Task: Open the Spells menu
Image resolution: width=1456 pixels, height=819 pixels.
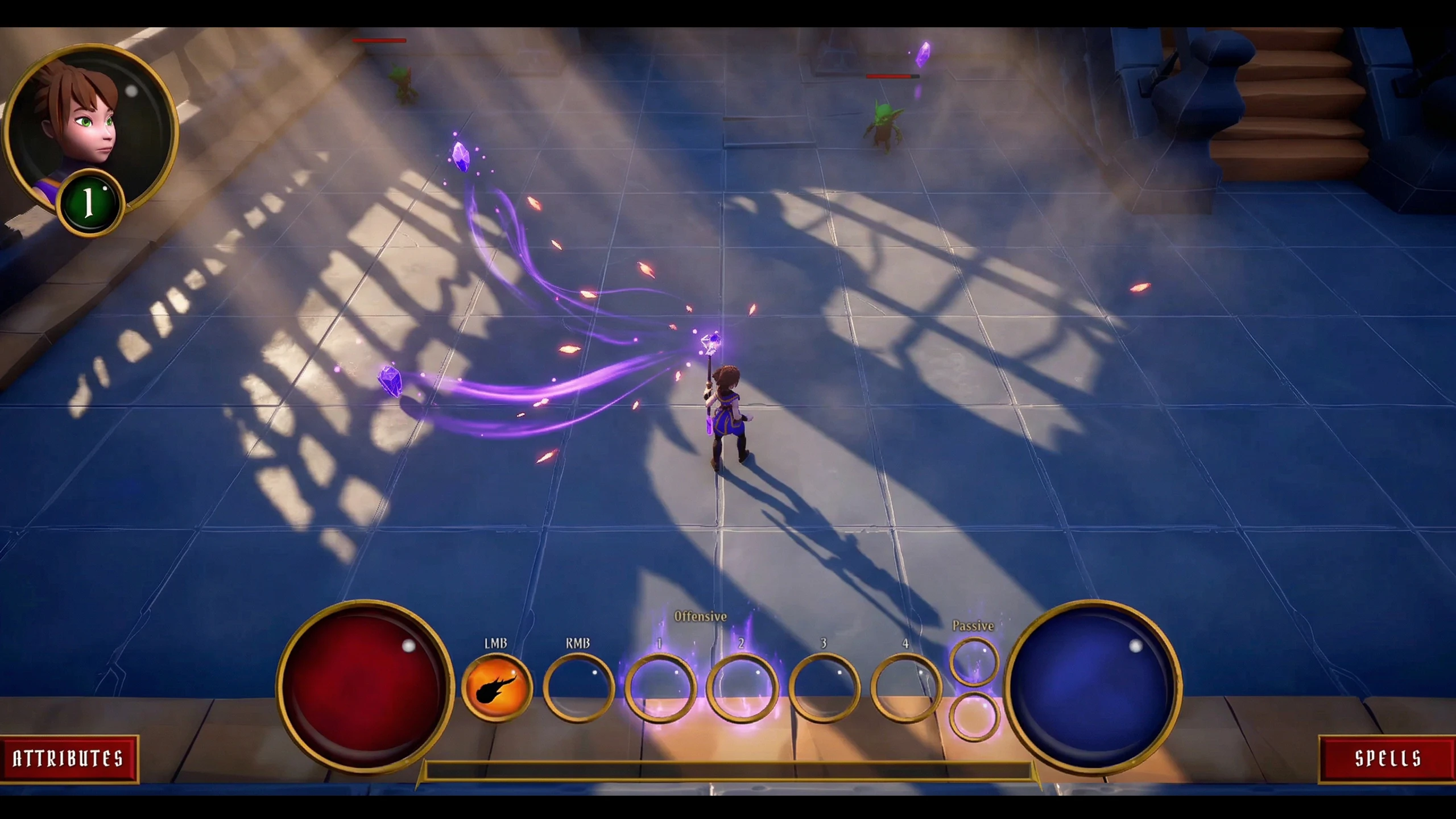Action: (1388, 758)
